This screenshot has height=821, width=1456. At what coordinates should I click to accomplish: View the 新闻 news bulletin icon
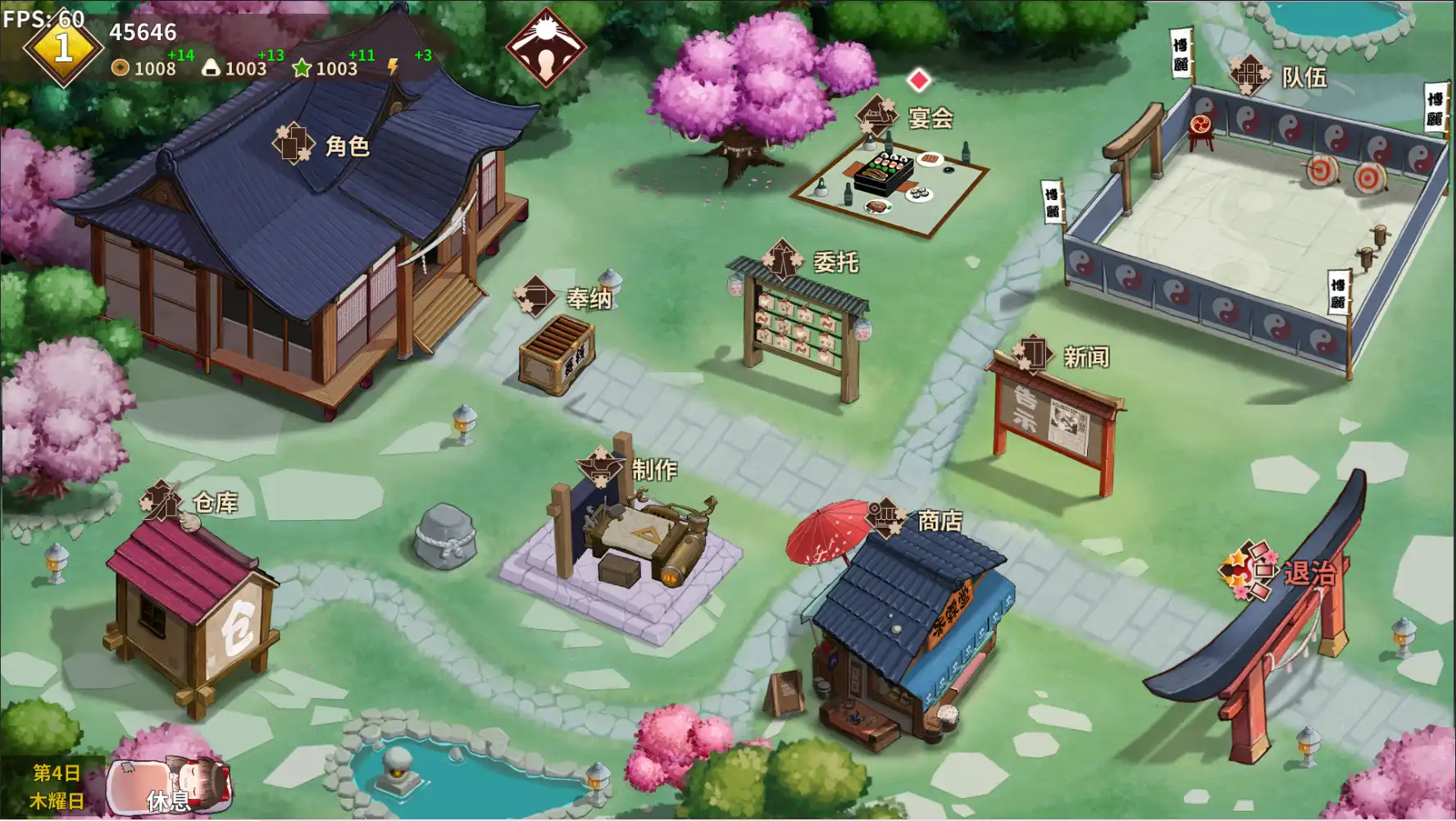point(1035,350)
